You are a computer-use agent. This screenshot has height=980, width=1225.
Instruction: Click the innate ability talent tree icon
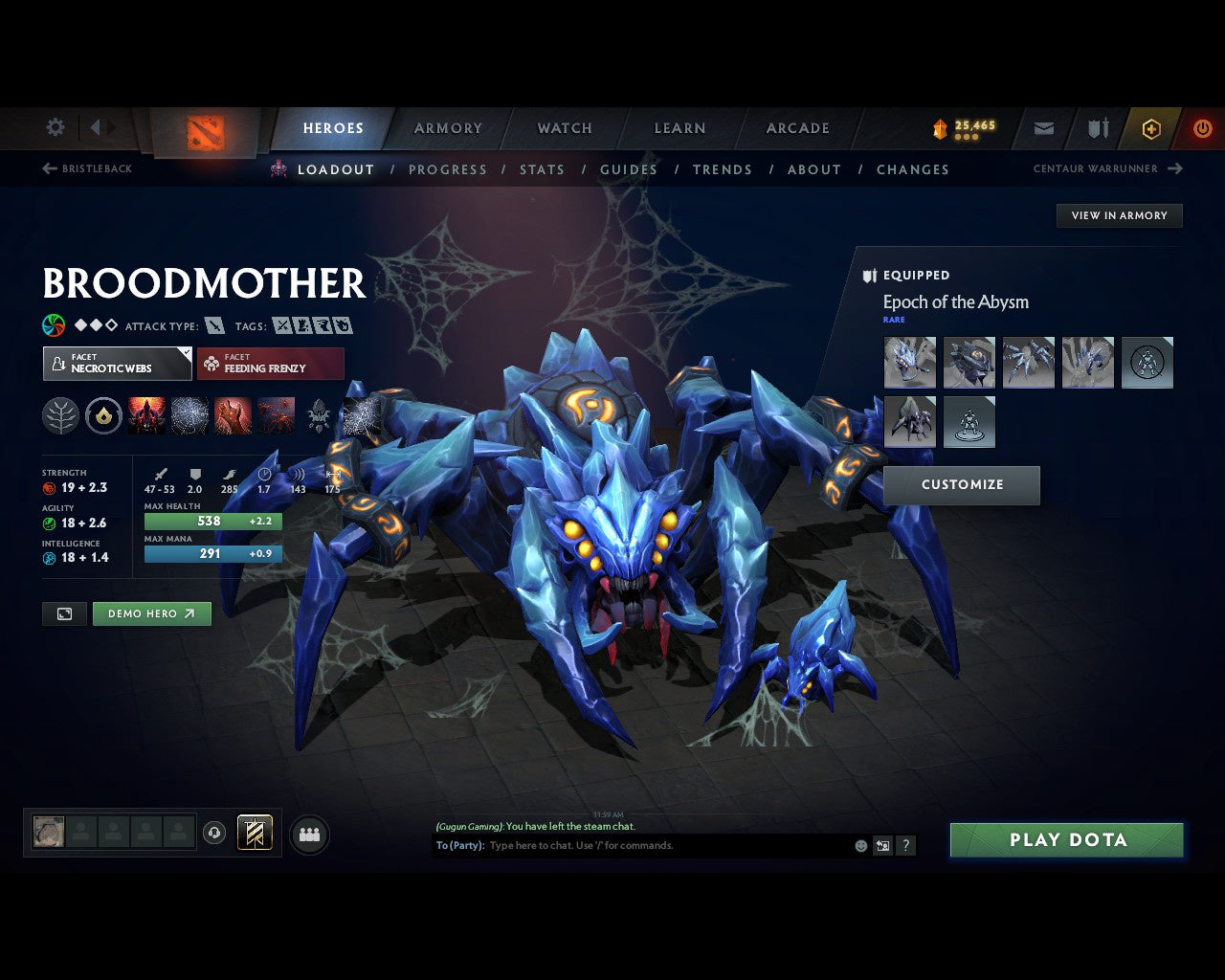point(60,415)
